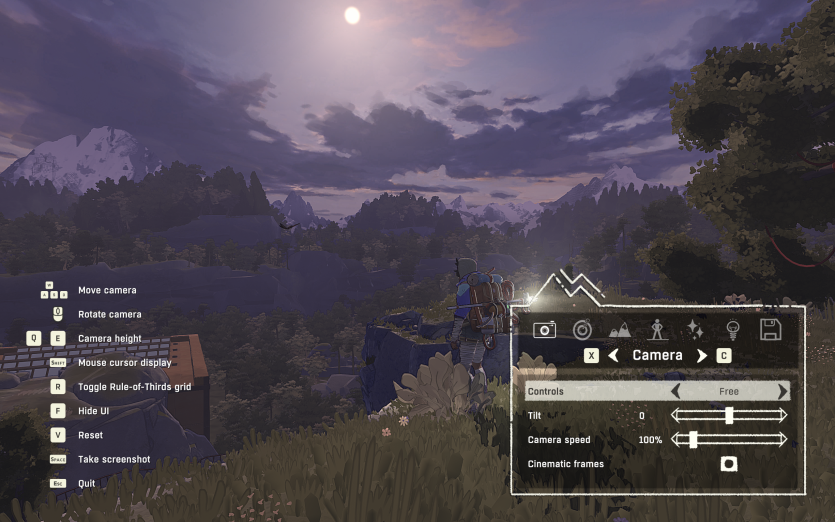Go to the previous category left of Camera
The width and height of the screenshot is (835, 522).
pos(614,356)
